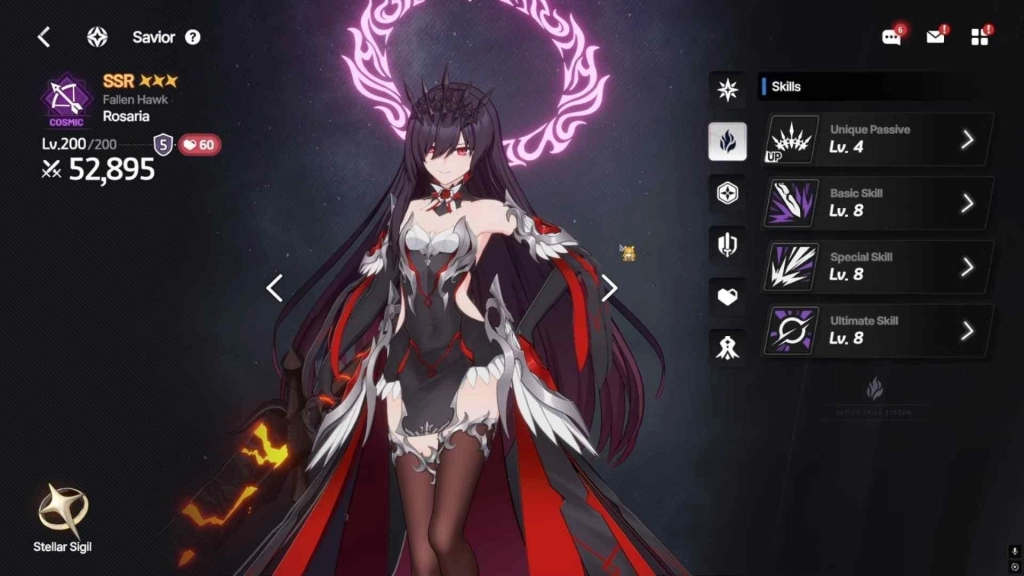The height and width of the screenshot is (576, 1024).
Task: Switch to the ribbon medal tab
Action: [728, 347]
